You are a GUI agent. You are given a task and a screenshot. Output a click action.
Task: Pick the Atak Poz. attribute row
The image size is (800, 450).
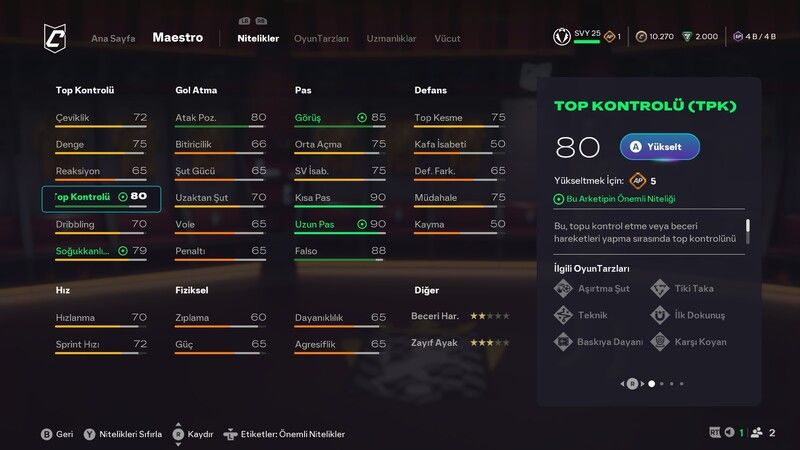[x=220, y=118]
